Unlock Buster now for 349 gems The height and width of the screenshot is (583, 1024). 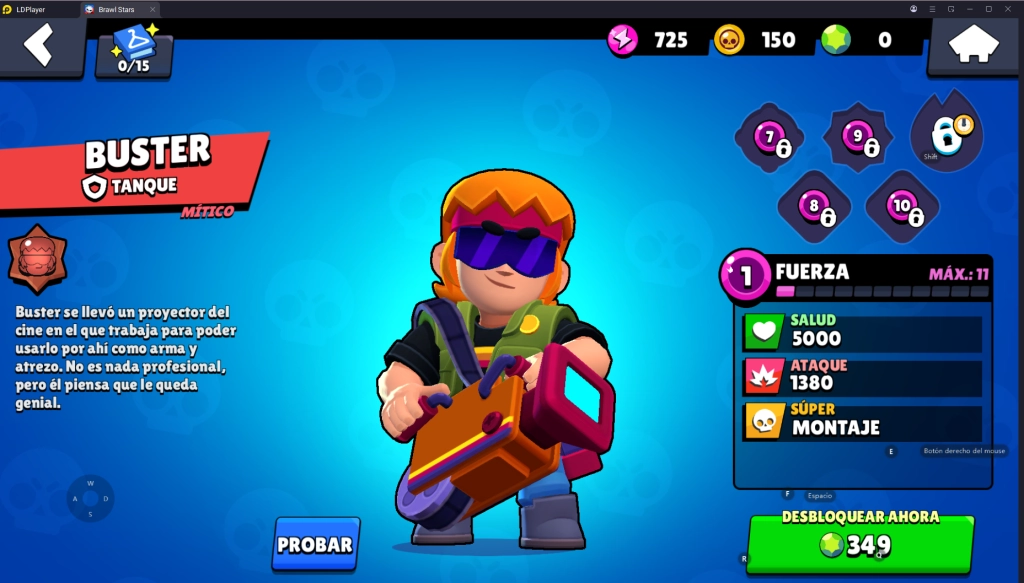(x=860, y=543)
